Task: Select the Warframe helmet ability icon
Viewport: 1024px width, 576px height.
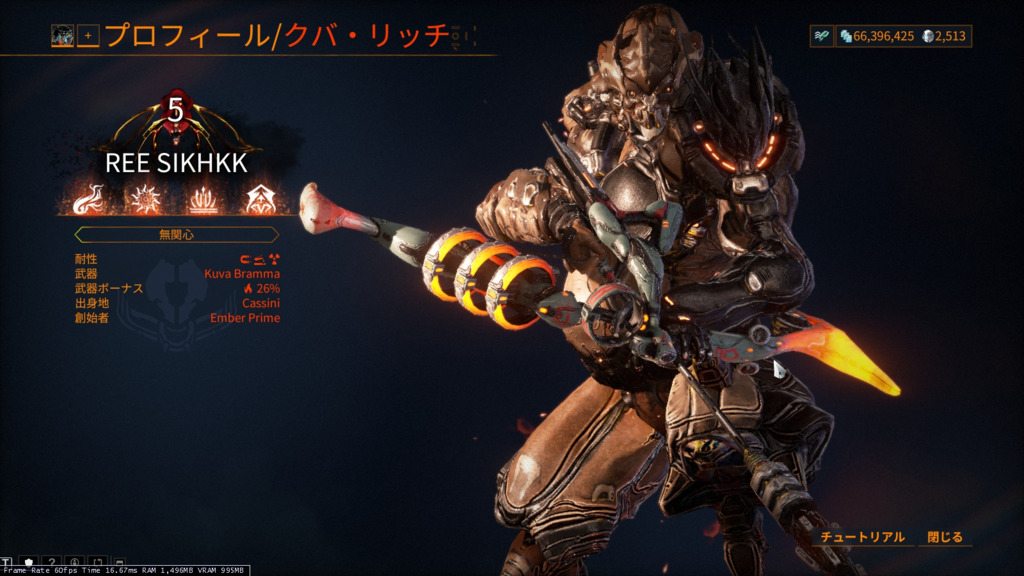Action: point(261,200)
